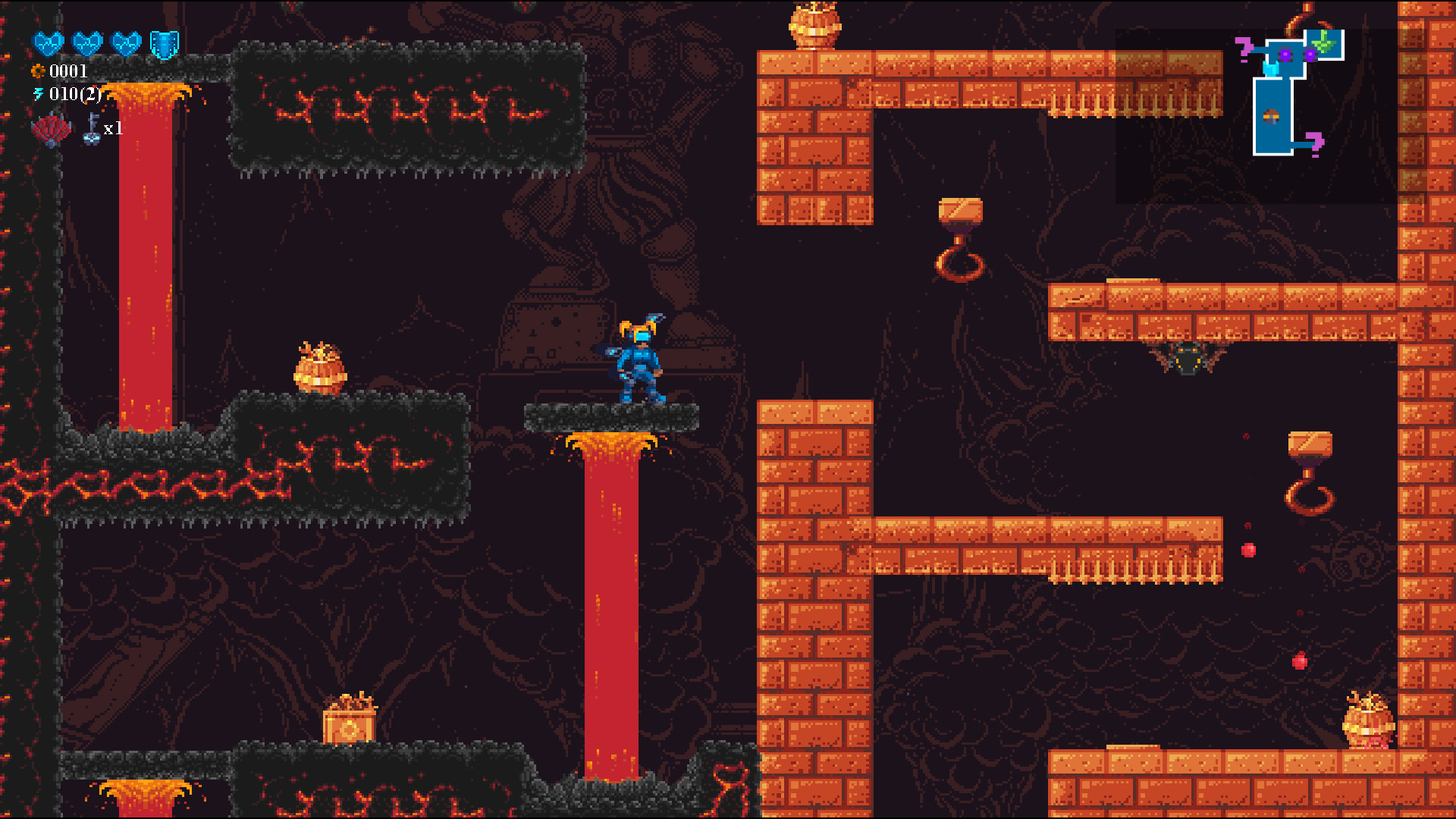Toggle the pink question mark at minimap top-left
This screenshot has height=819, width=1456.
[1244, 48]
